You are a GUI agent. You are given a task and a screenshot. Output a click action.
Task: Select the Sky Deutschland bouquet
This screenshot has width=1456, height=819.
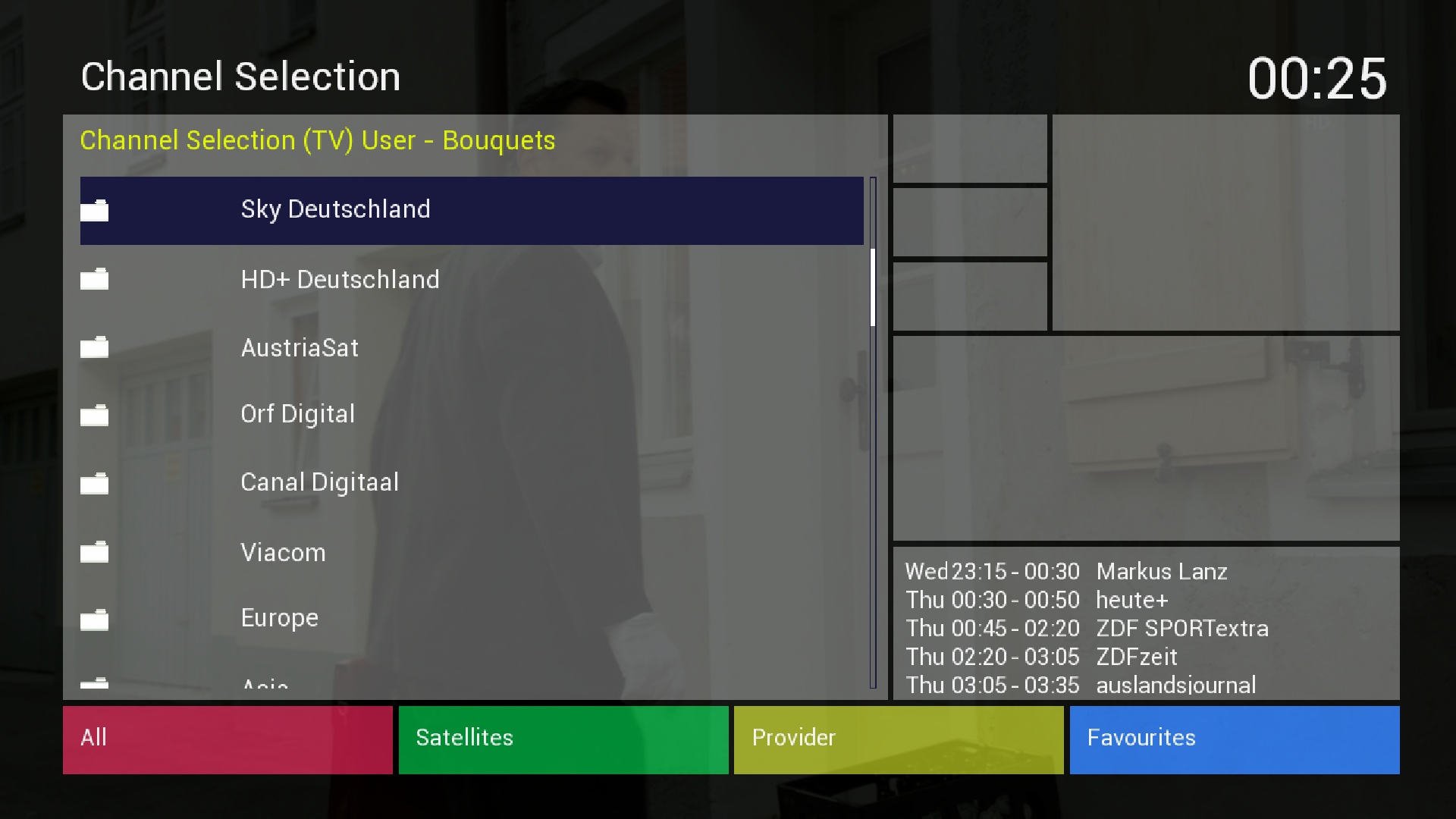335,209
